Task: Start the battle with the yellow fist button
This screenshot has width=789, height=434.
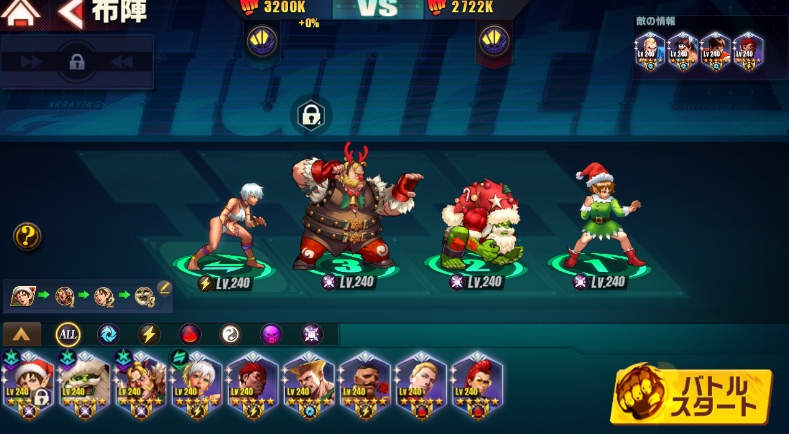Action: tap(691, 394)
